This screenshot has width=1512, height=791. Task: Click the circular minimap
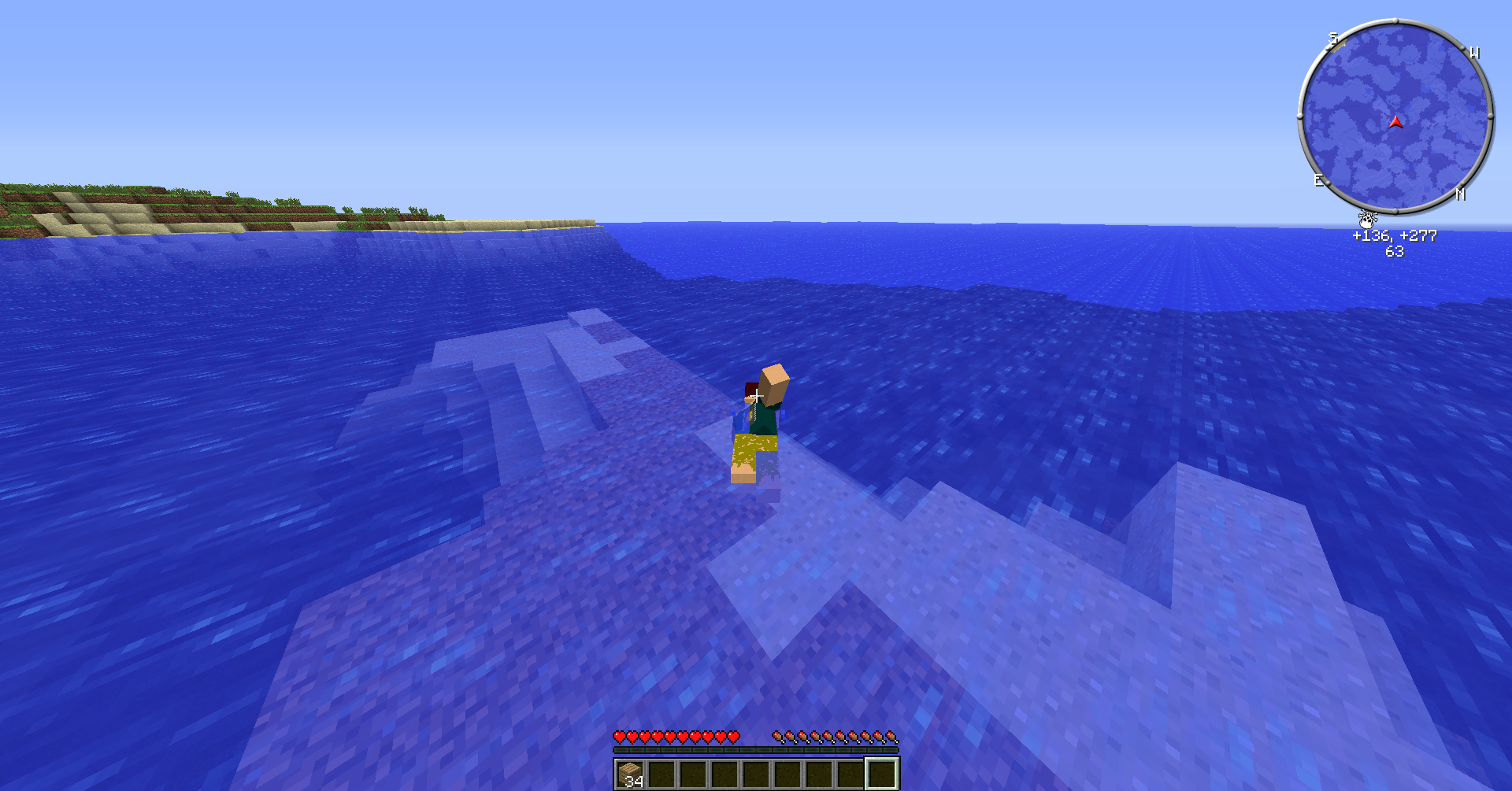[x=1395, y=116]
